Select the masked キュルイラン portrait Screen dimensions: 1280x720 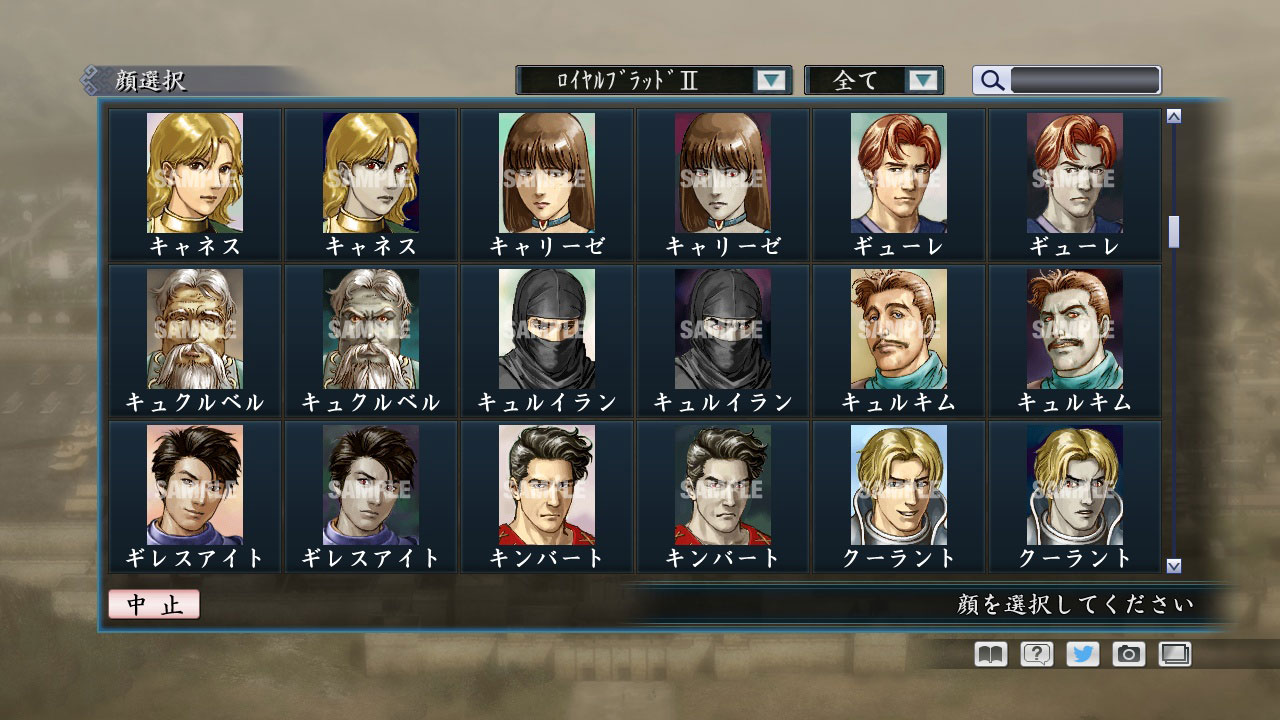pos(545,330)
